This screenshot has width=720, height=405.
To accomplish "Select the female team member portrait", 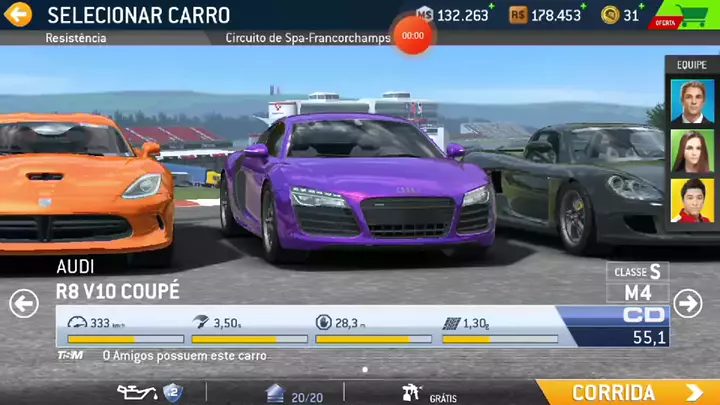I will (692, 151).
